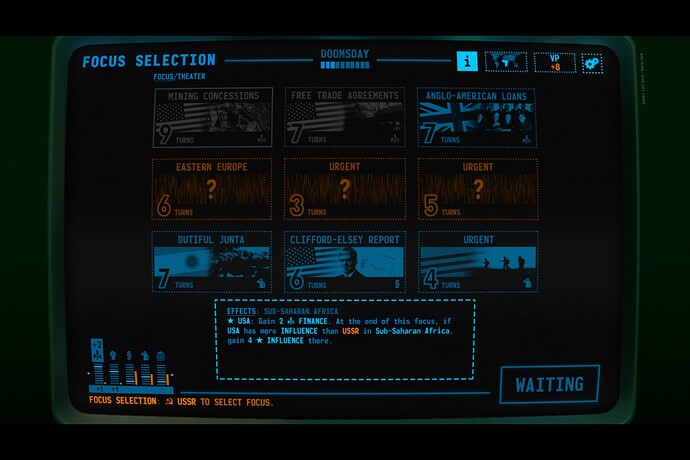Image resolution: width=690 pixels, height=460 pixels.
Task: Open the VP victory points panel
Action: 554,62
